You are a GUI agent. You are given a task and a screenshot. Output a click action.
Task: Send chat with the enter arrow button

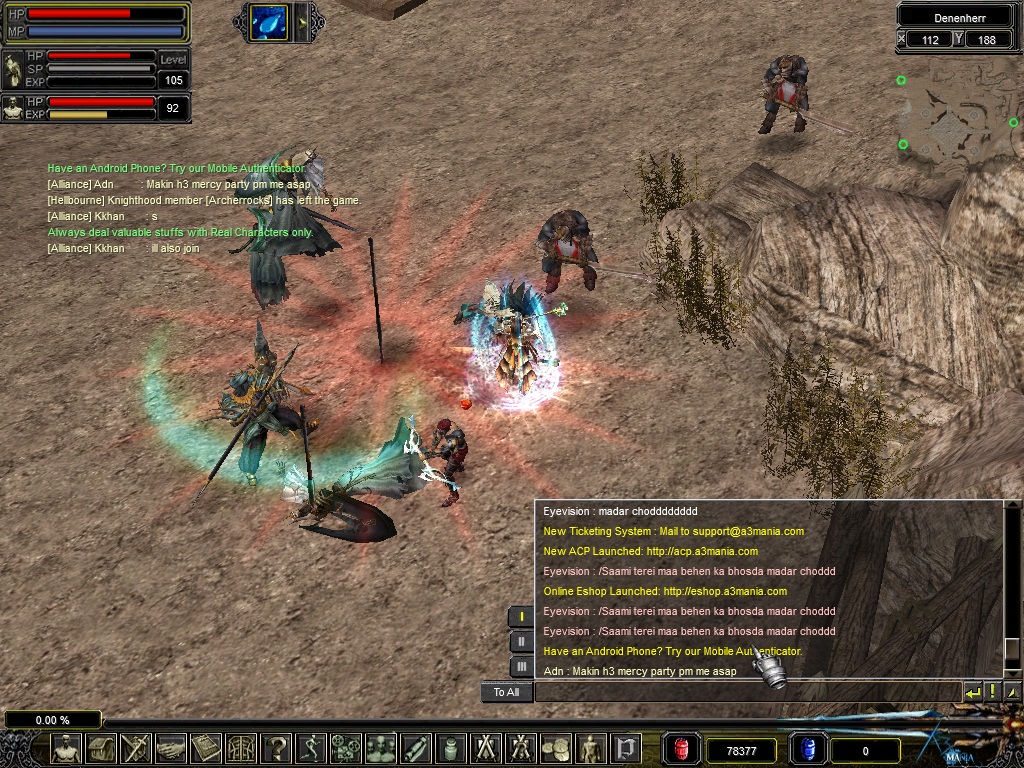pyautogui.click(x=973, y=691)
